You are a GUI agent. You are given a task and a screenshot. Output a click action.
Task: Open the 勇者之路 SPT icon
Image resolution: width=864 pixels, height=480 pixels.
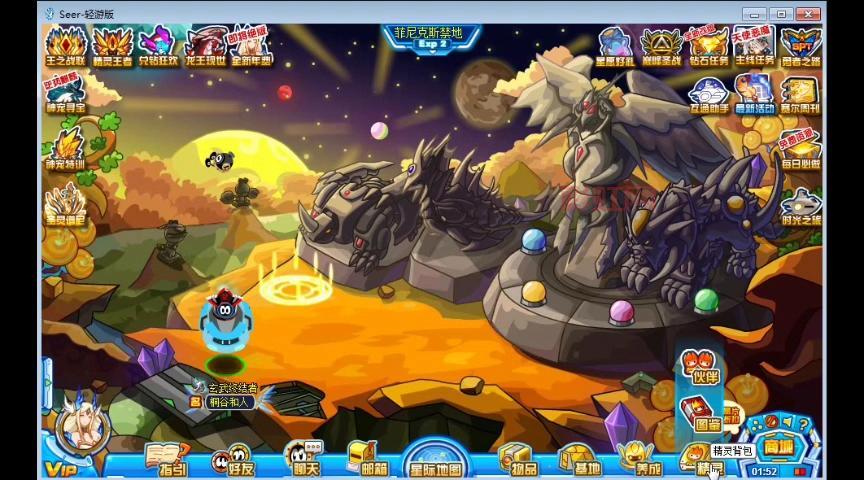801,46
